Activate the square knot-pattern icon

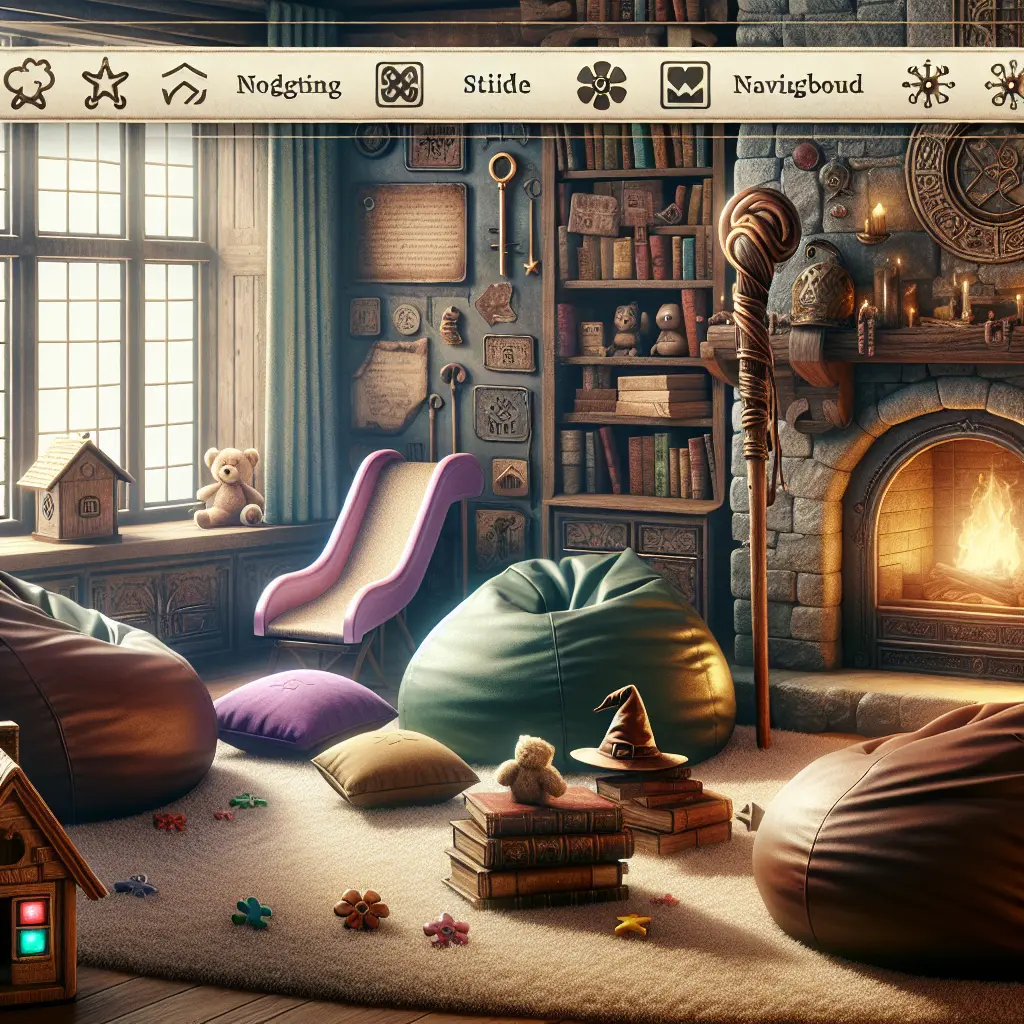[398, 85]
